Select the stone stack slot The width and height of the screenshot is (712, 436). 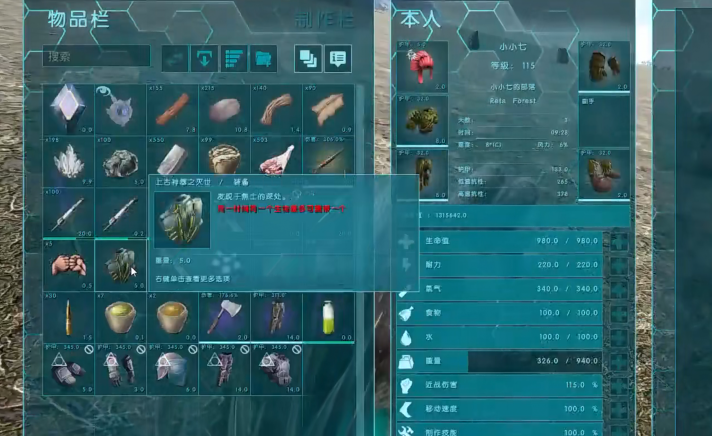tap(224, 109)
